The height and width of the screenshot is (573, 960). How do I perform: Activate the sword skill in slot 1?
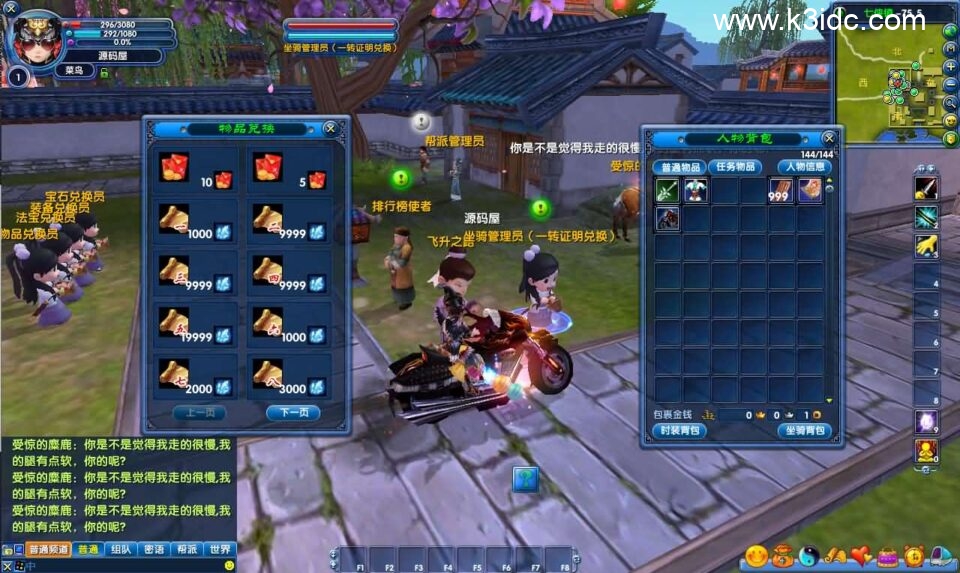(926, 188)
